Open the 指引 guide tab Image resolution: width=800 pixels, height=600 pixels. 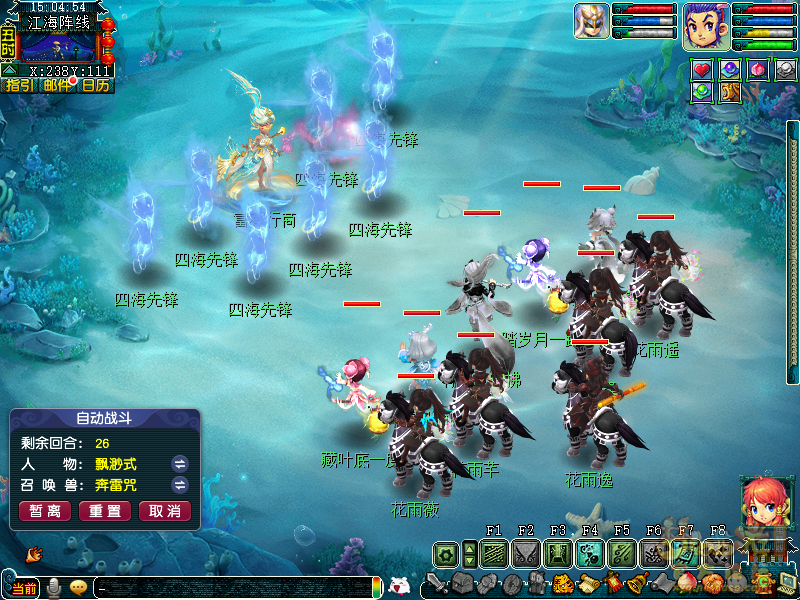19,86
